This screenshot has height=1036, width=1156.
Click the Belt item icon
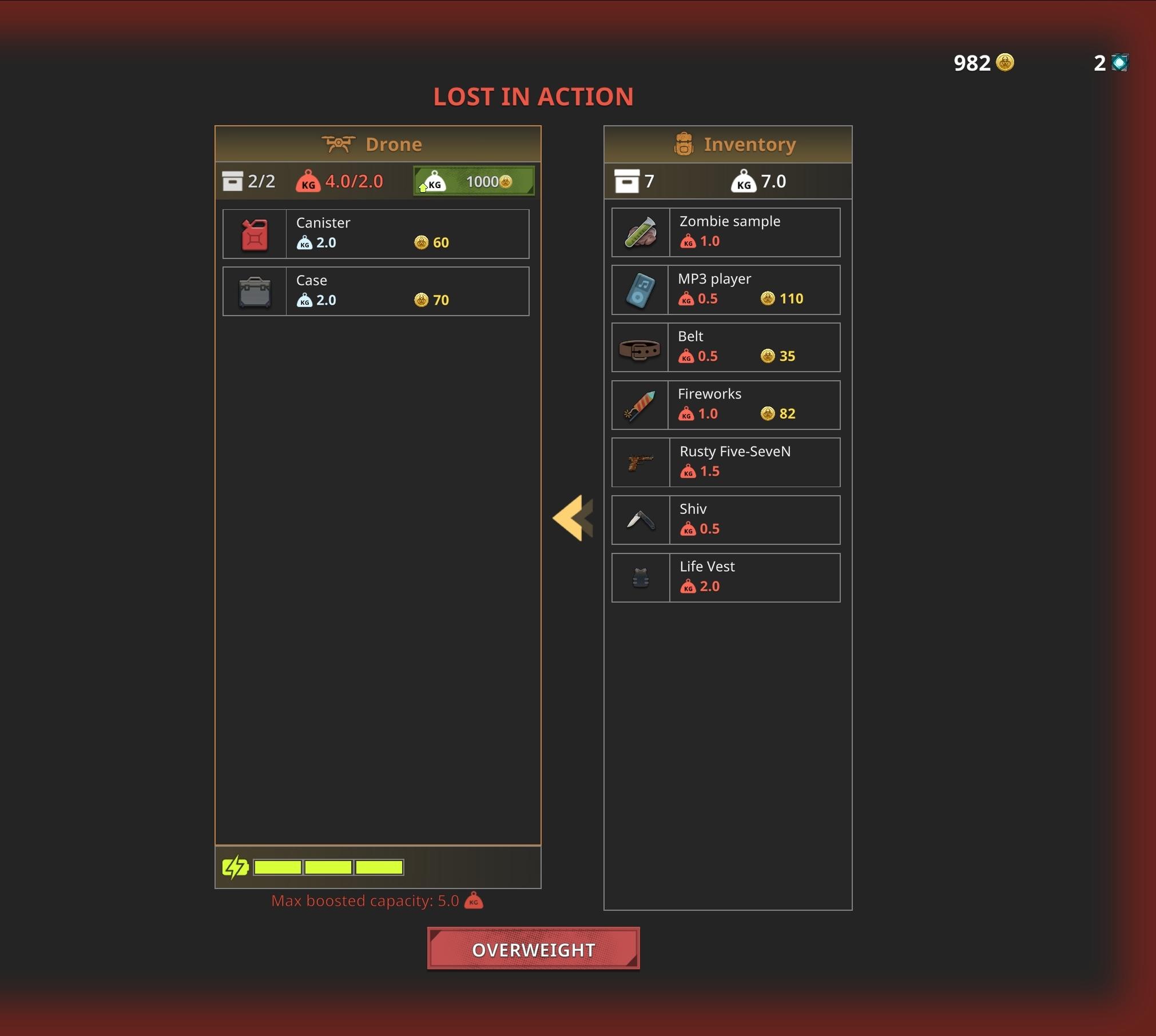(639, 347)
